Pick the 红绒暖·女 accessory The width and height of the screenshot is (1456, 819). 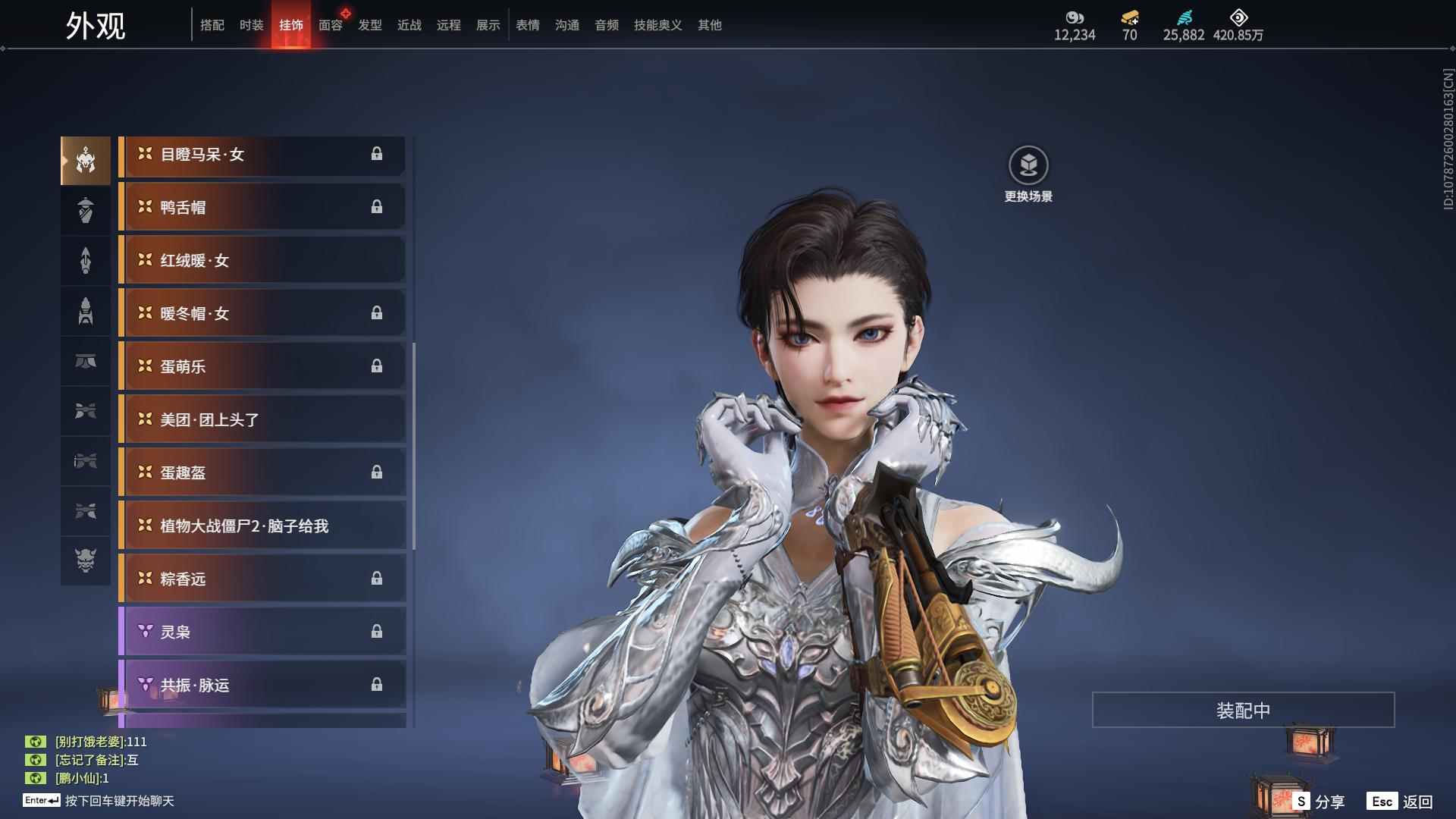262,261
